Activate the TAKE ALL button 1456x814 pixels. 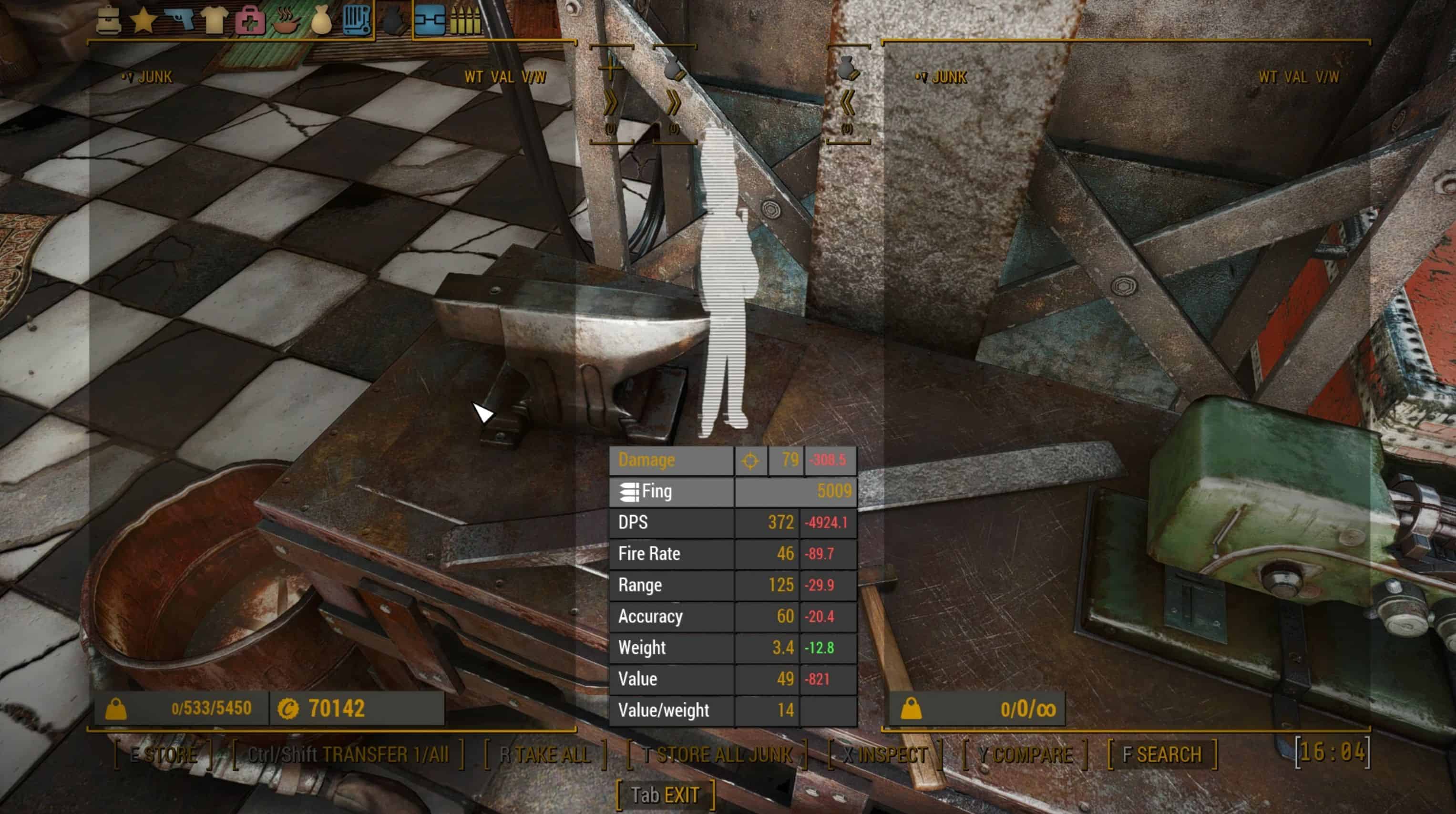(545, 754)
